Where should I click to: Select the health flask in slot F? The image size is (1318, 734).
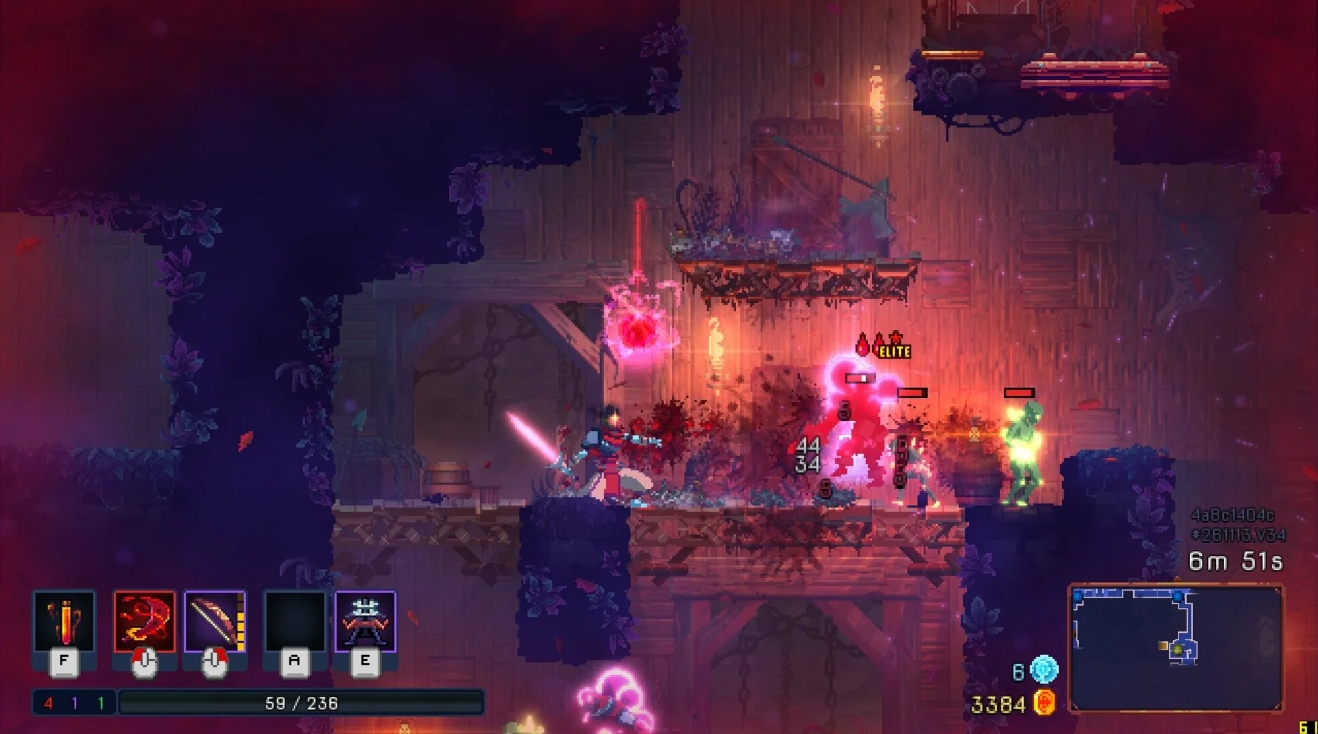point(62,621)
